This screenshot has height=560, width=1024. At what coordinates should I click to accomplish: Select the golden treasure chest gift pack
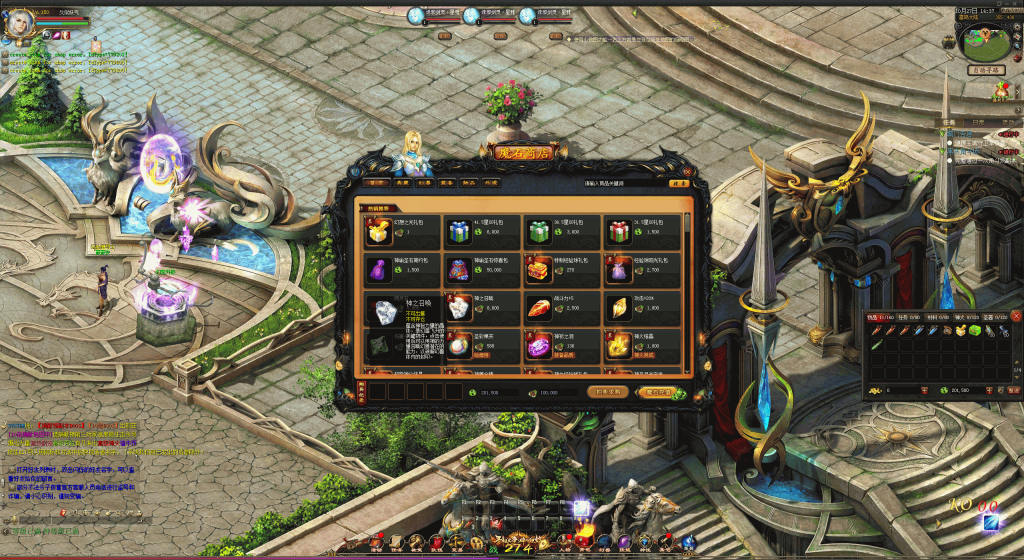click(x=537, y=269)
